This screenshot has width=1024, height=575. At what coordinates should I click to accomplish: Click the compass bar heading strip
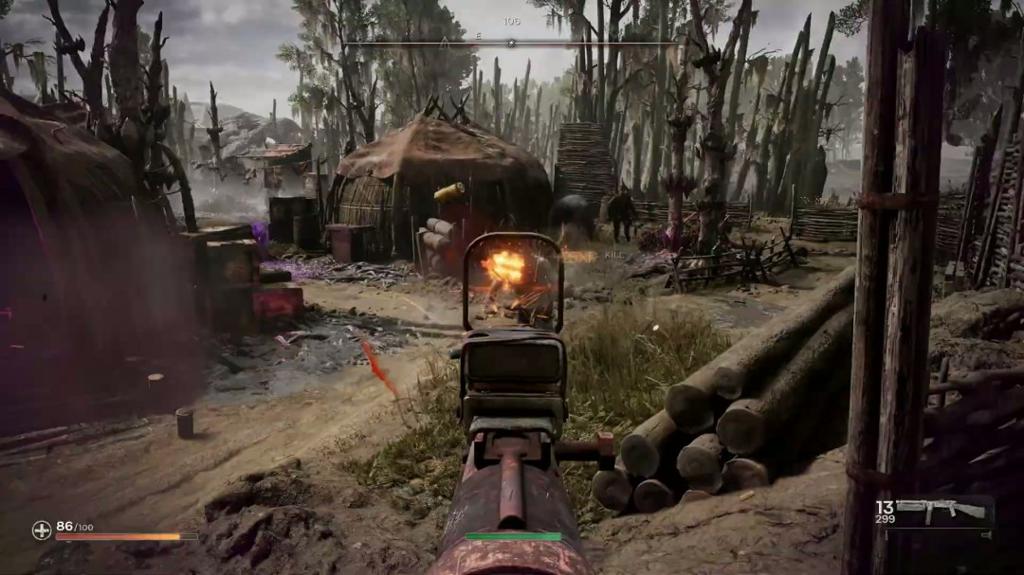click(x=511, y=43)
